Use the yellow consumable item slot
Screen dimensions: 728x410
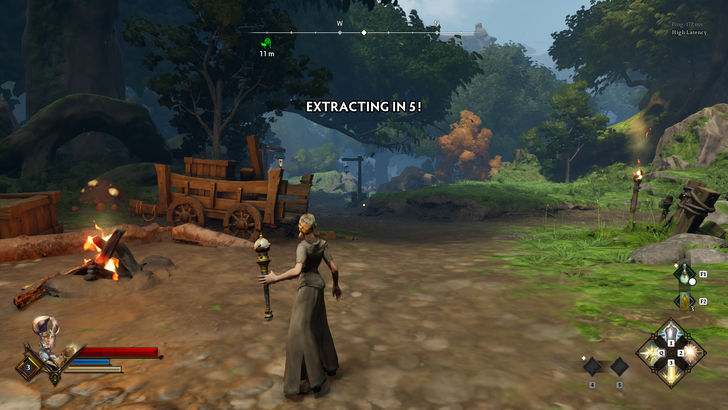pos(685,299)
